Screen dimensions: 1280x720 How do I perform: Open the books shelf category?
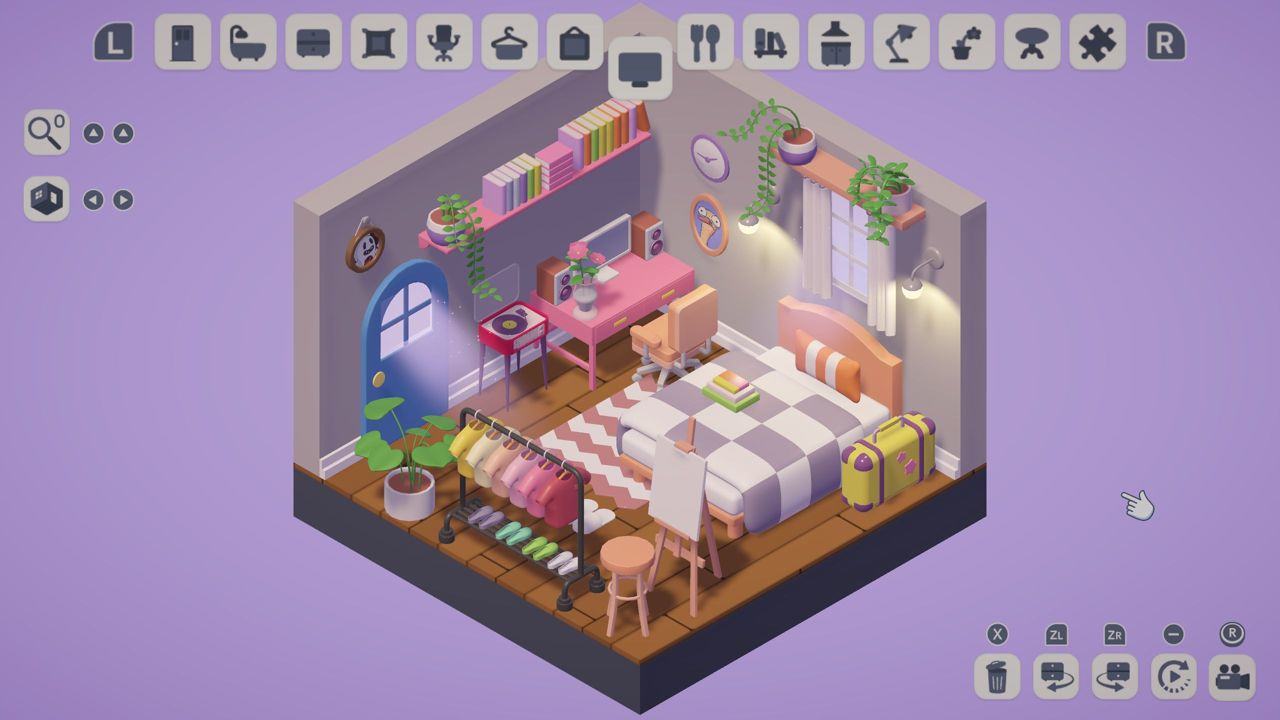click(770, 43)
